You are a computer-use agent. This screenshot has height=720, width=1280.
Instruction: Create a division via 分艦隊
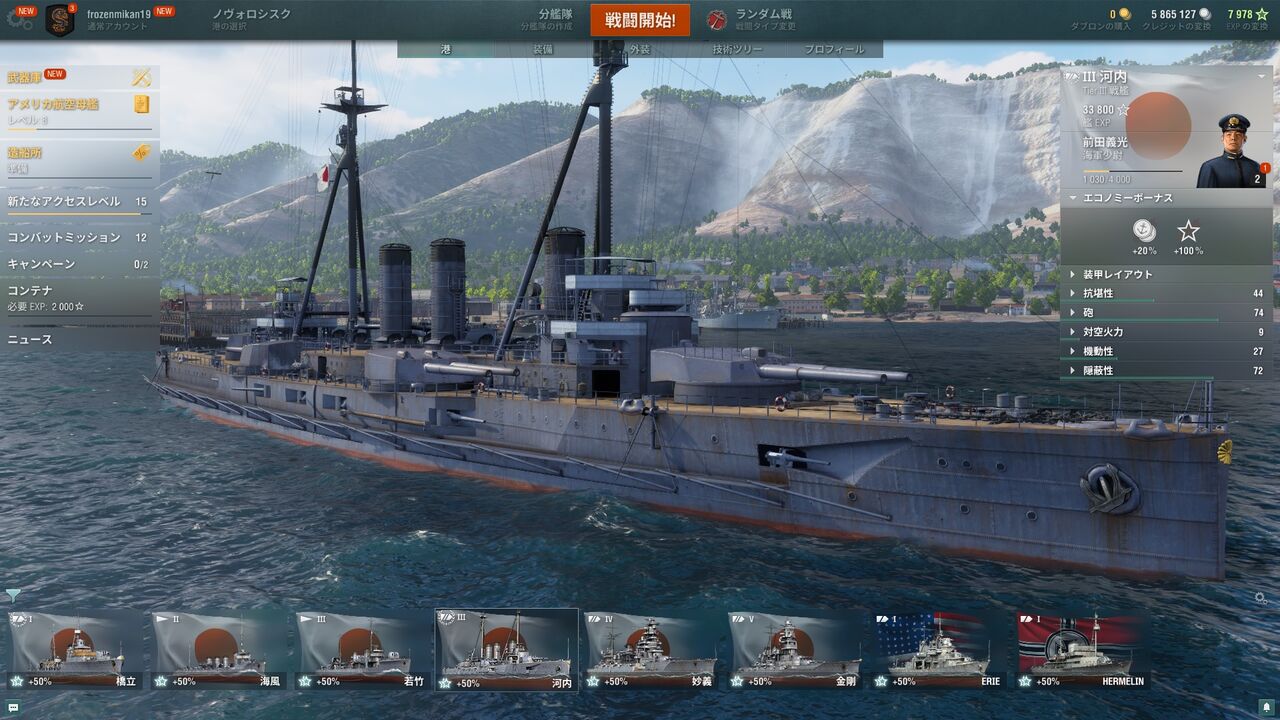(545, 20)
